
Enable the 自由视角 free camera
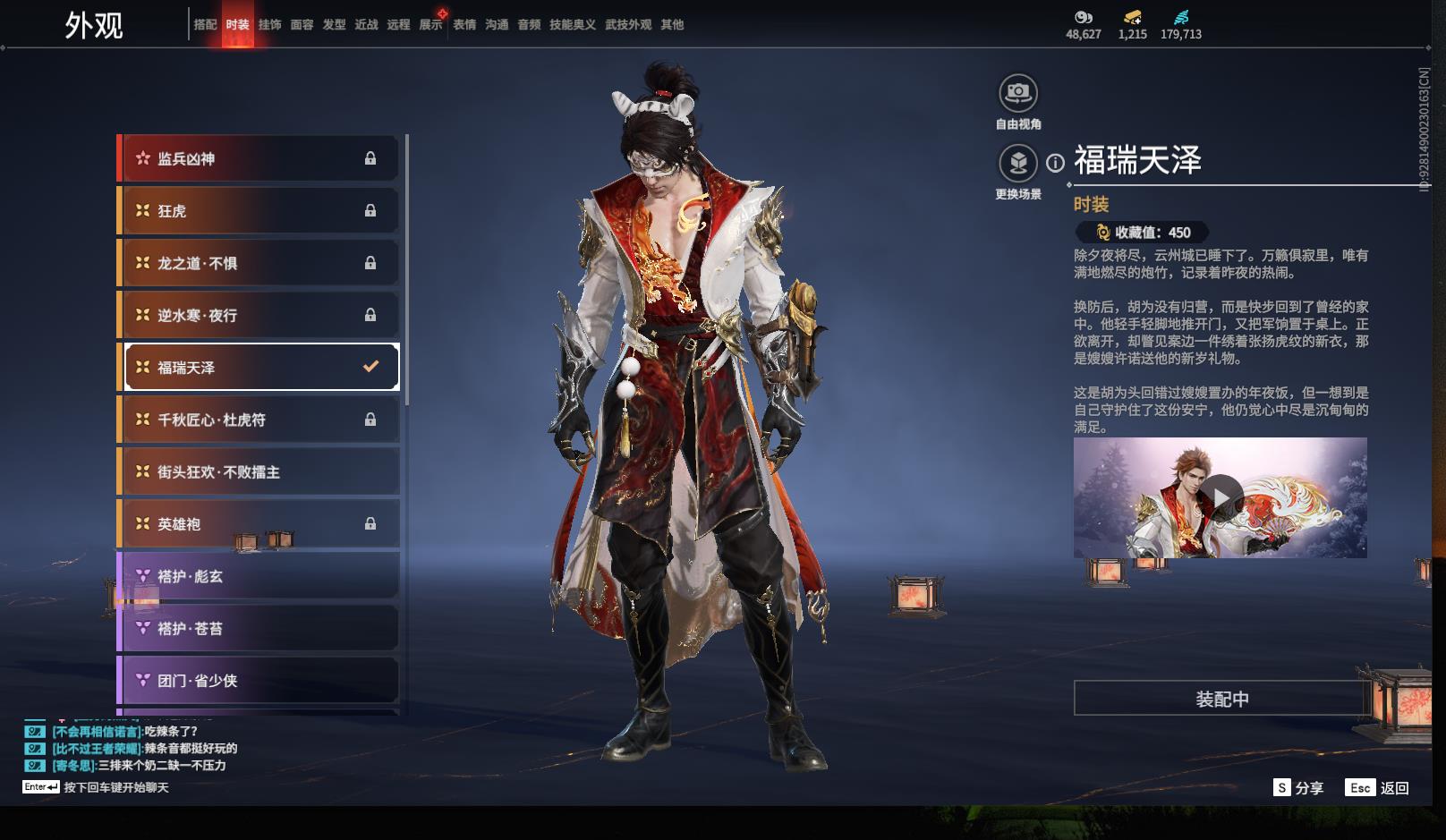click(x=1018, y=93)
